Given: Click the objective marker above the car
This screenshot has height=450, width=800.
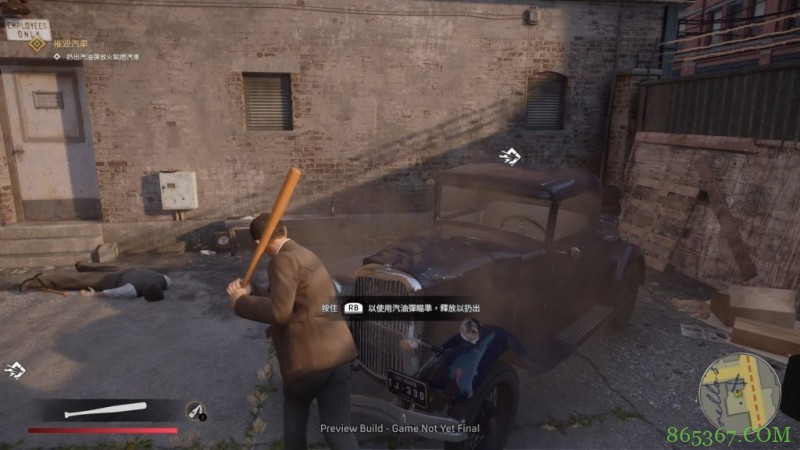Looking at the screenshot, I should [510, 155].
